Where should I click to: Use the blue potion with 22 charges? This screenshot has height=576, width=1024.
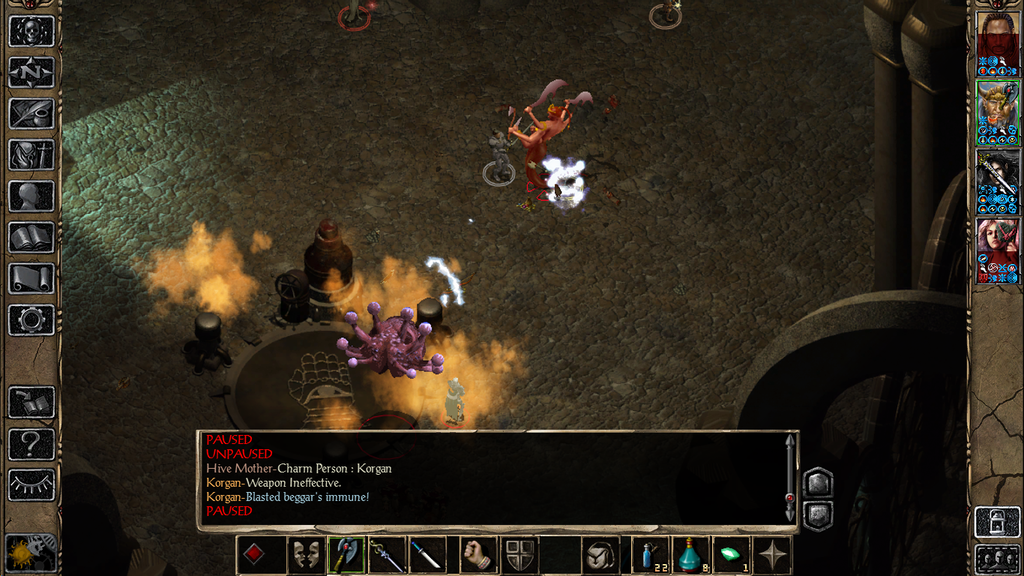650,555
